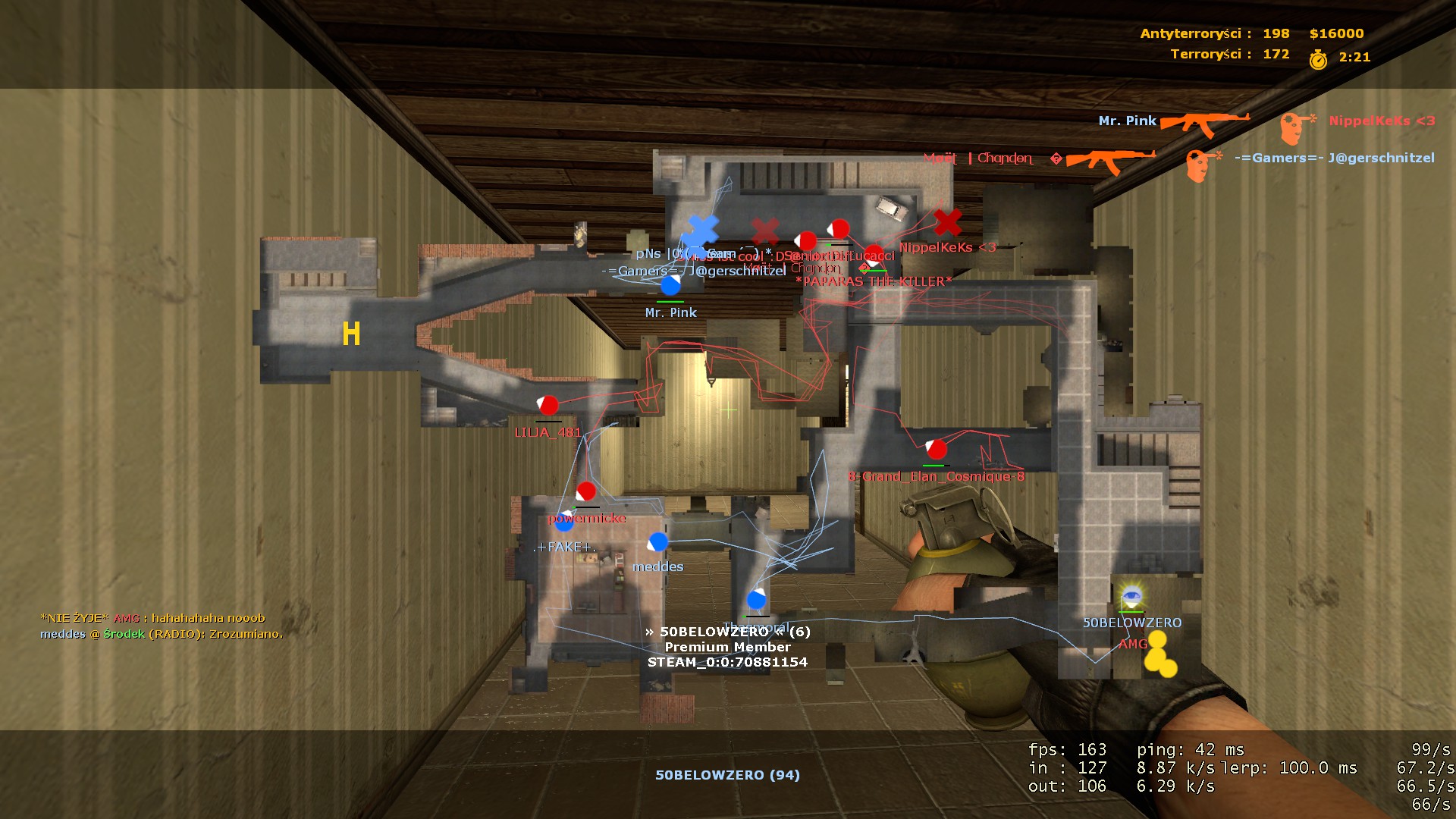The image size is (1456, 819).
Task: Pick the powermicke red player marker
Action: click(585, 491)
